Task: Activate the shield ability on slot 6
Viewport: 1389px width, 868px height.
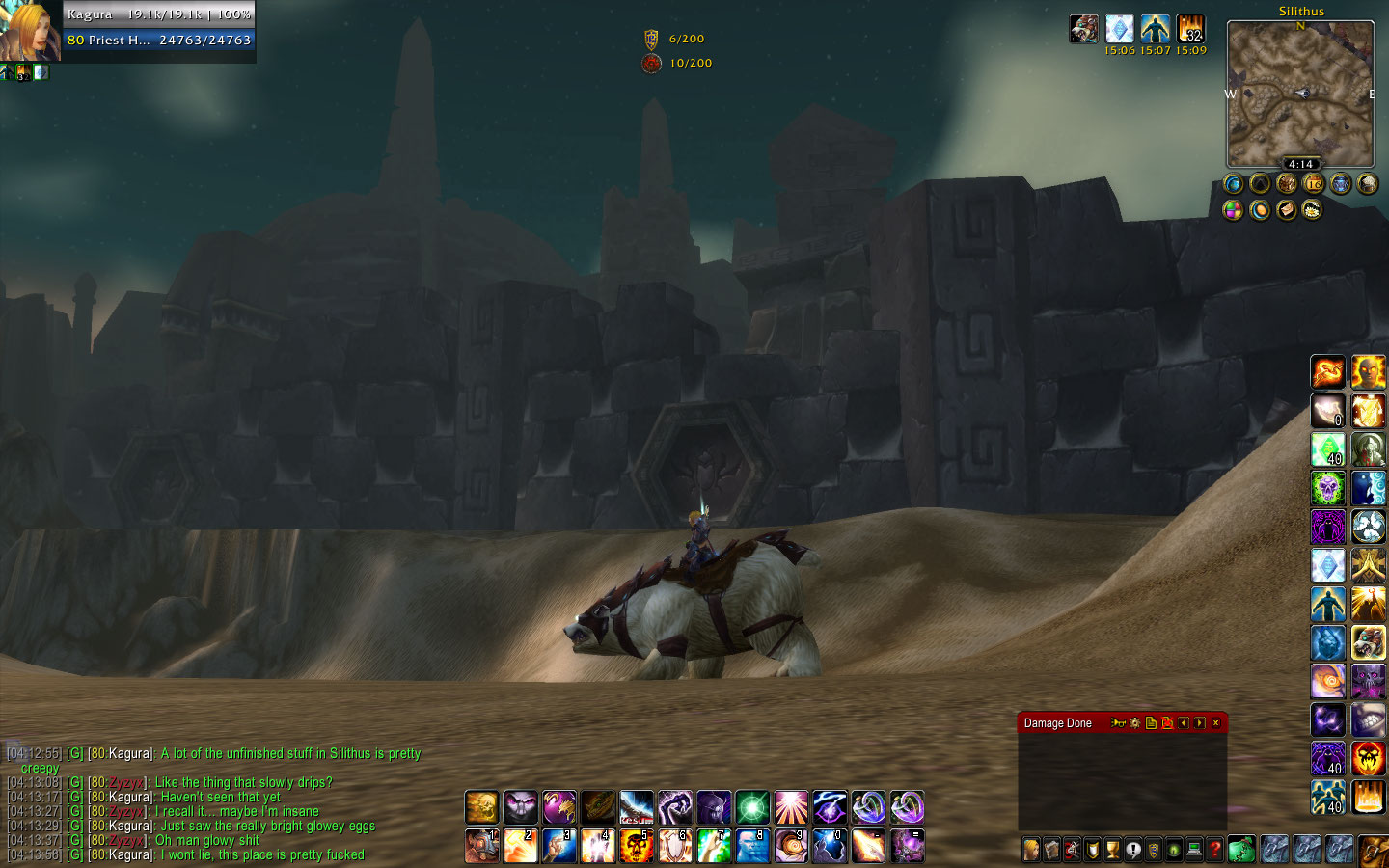Action: (x=675, y=846)
